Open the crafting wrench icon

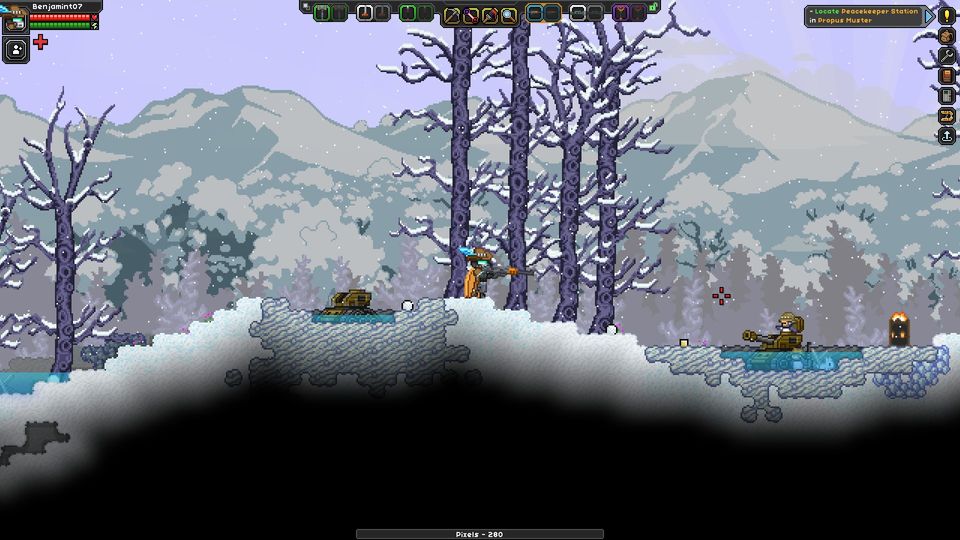946,56
